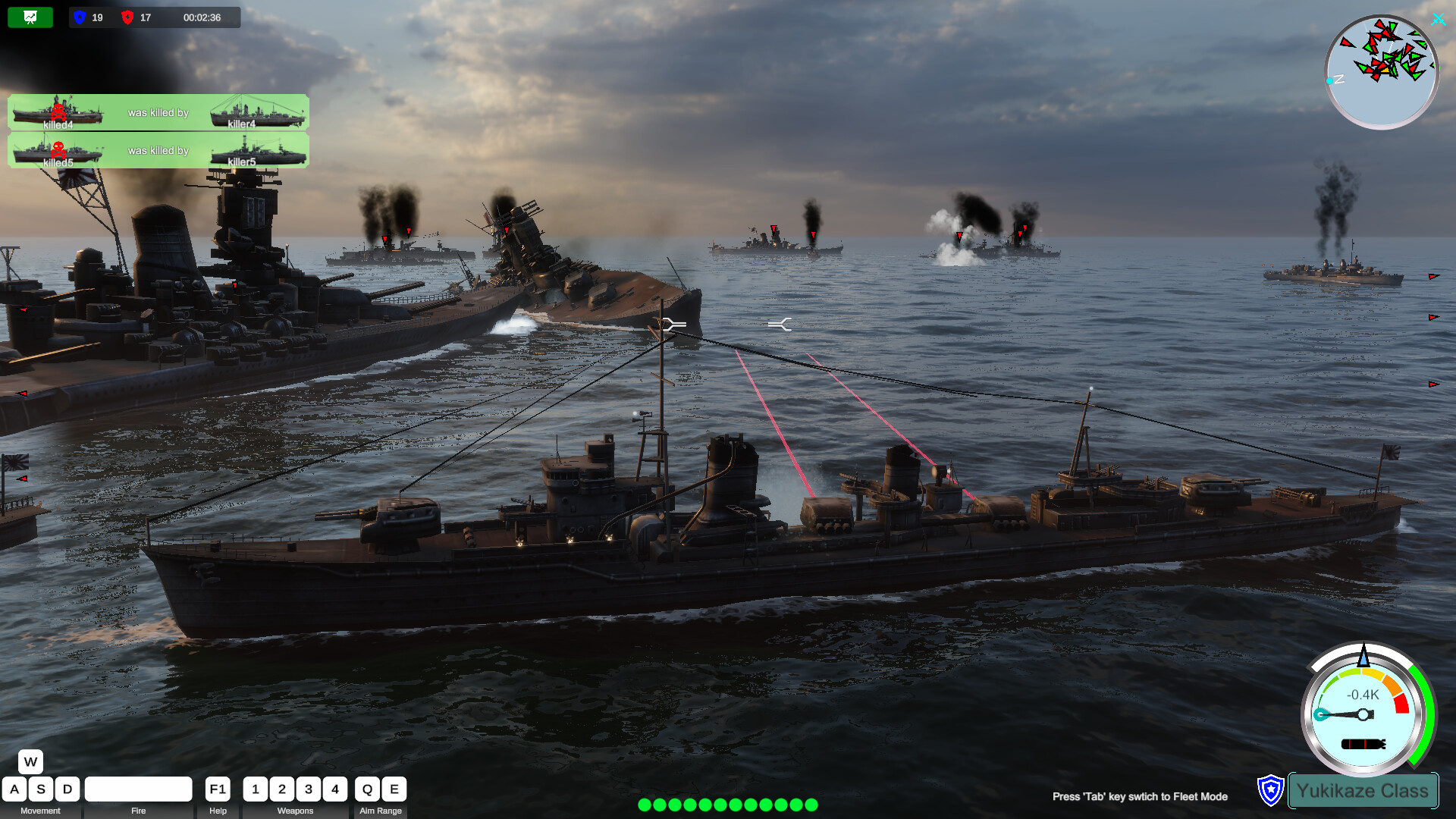Activate weapon slot 4
This screenshot has height=819, width=1456.
(335, 789)
